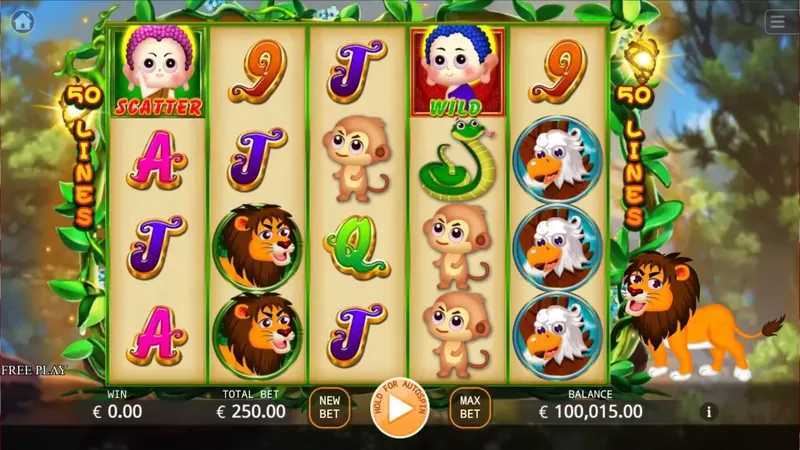This screenshot has width=800, height=450.
Task: Open the hamburger menu
Action: click(x=778, y=22)
